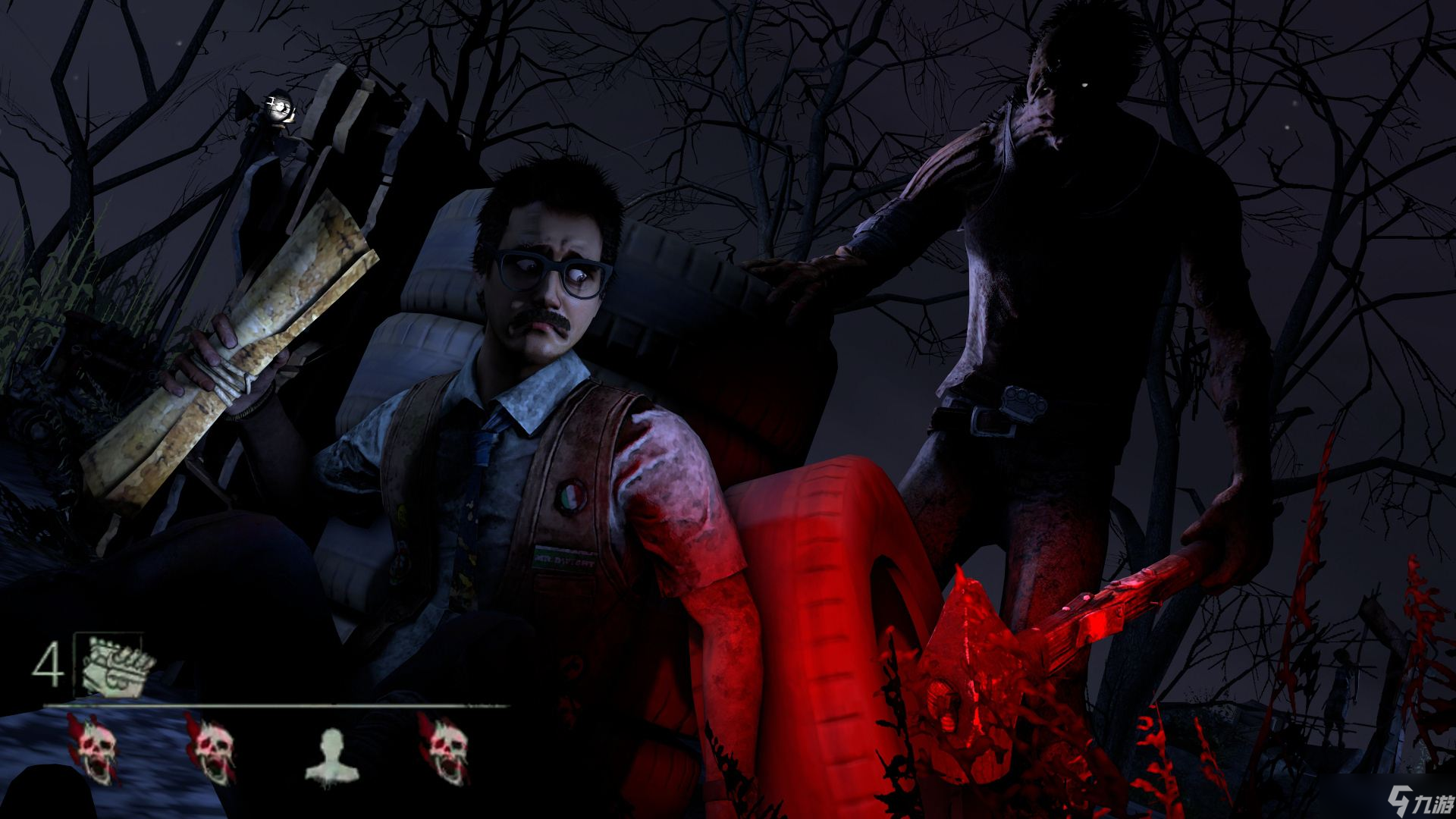This screenshot has width=1456, height=819.
Task: Click the generator icon beside the 4
Action: coord(111,665)
